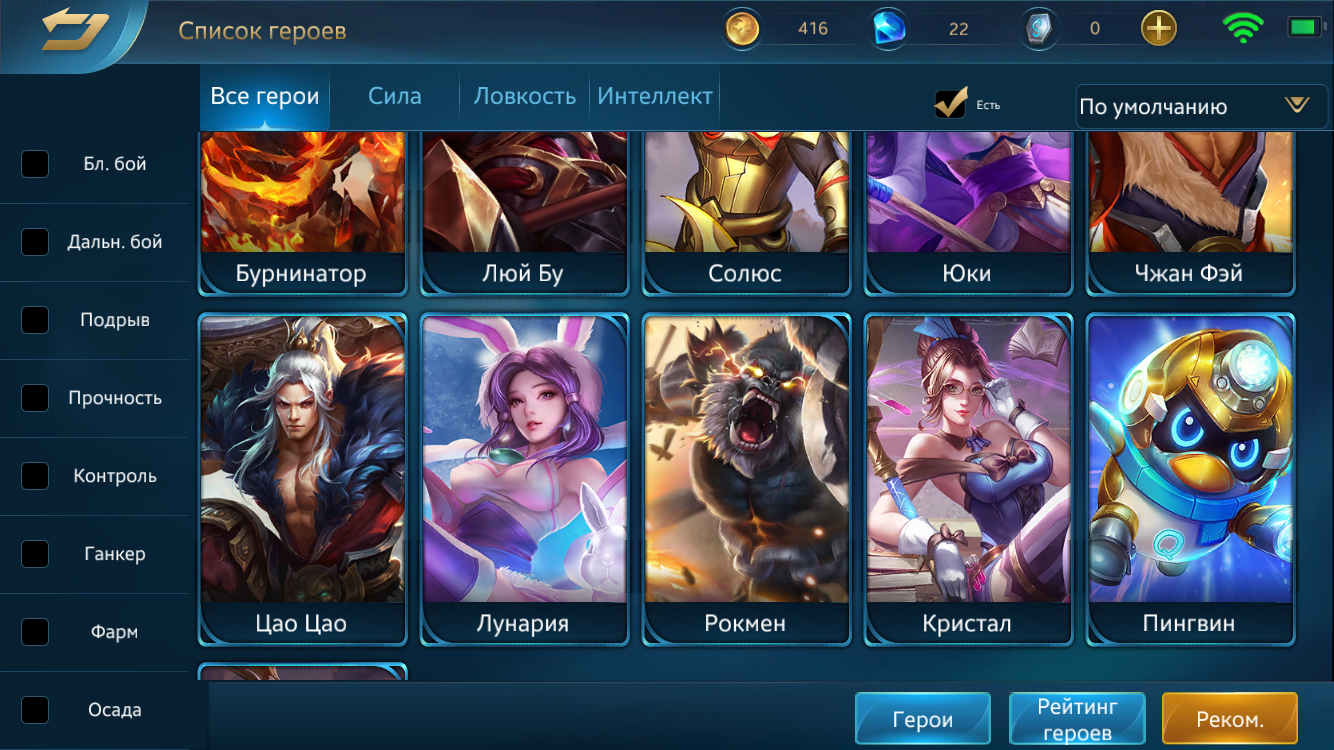Tap the diamond voucher icon showing 0
This screenshot has height=750, width=1334.
1038,28
